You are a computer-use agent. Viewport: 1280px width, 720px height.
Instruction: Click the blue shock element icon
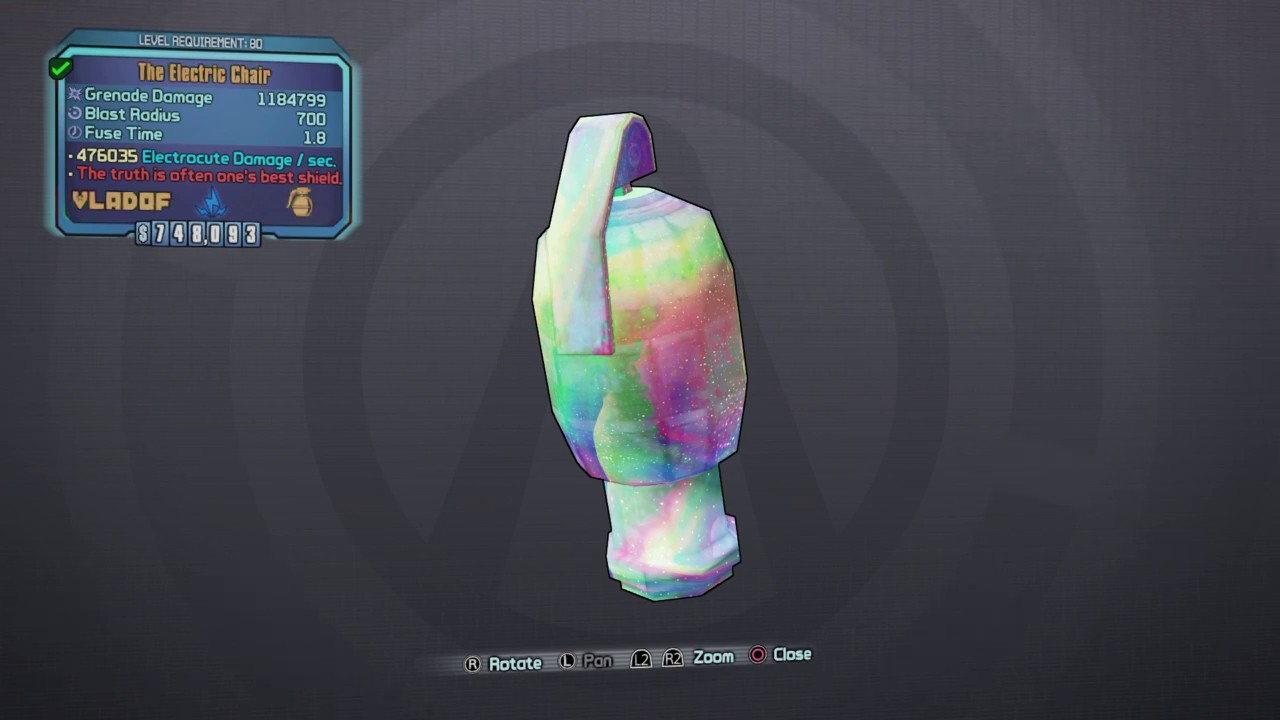[x=212, y=203]
